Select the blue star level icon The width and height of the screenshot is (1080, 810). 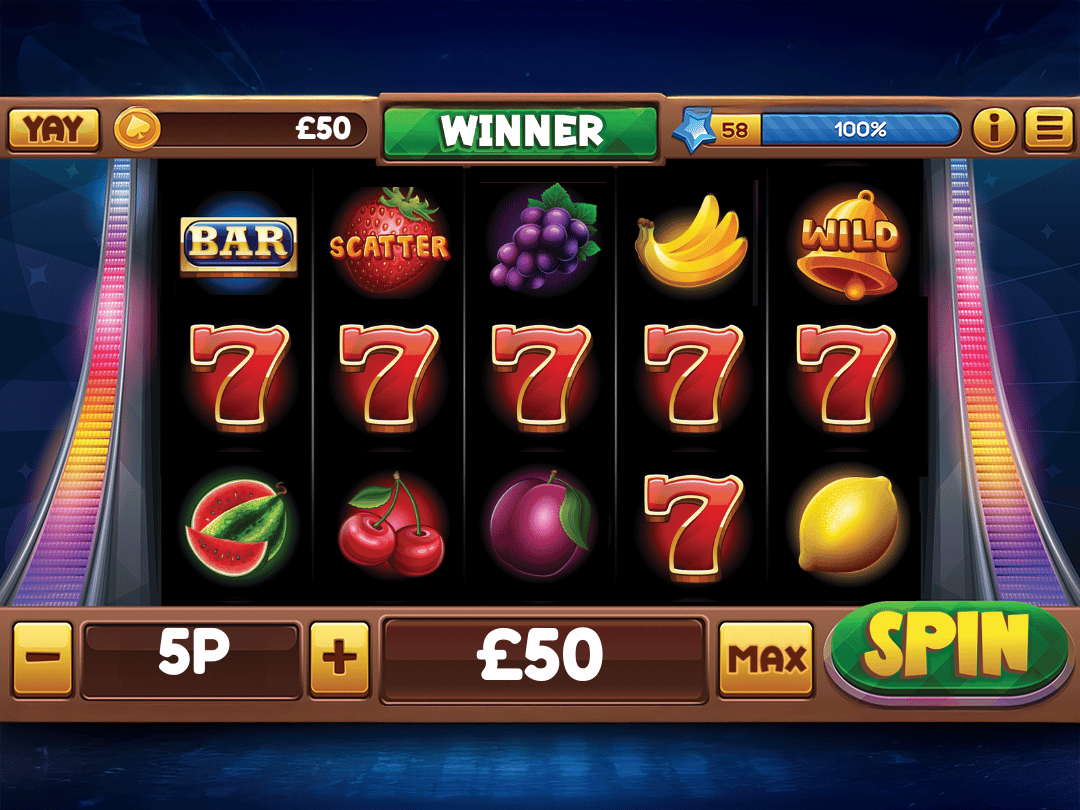pos(691,130)
